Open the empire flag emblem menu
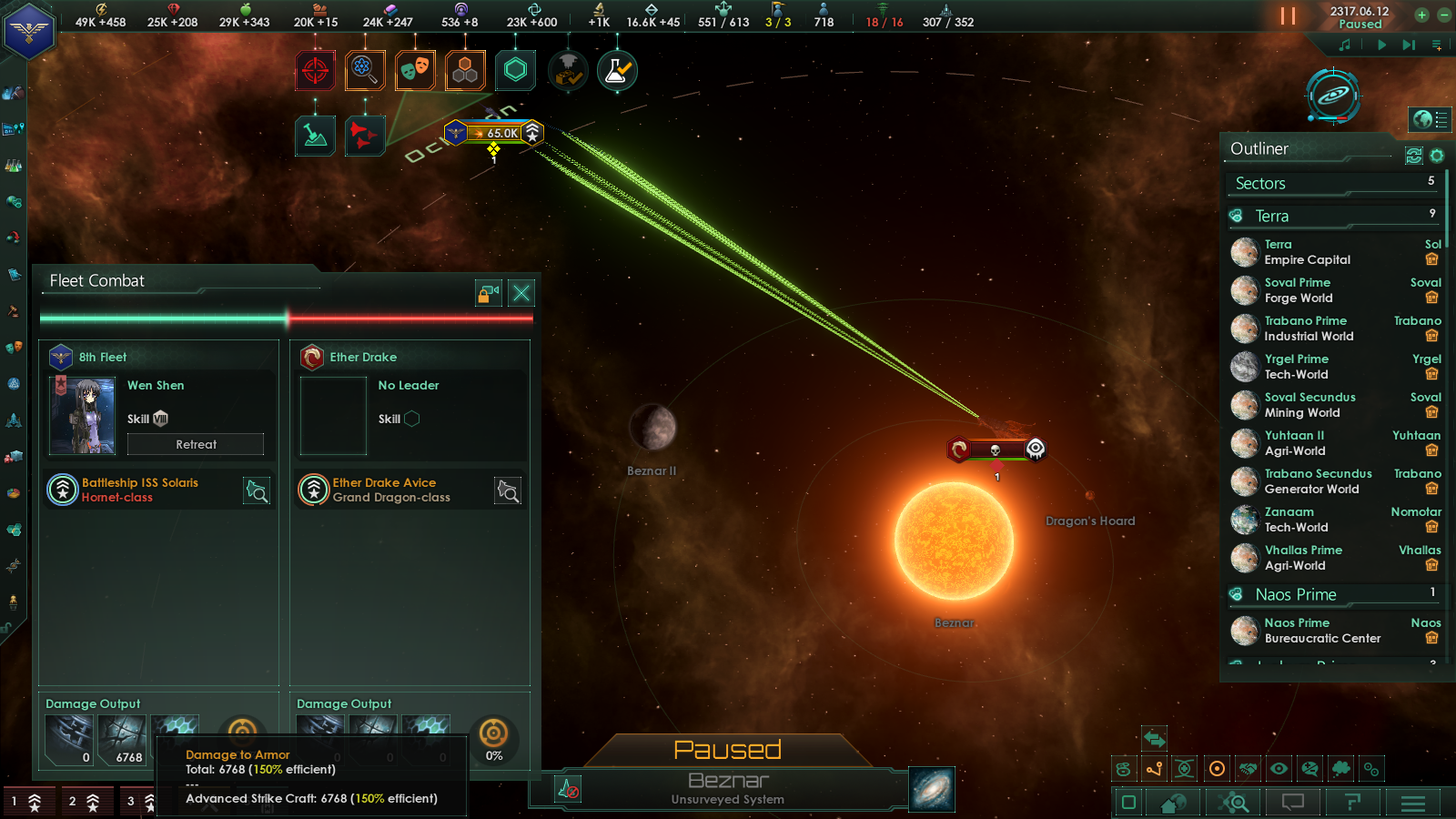1456x819 pixels. (x=29, y=31)
